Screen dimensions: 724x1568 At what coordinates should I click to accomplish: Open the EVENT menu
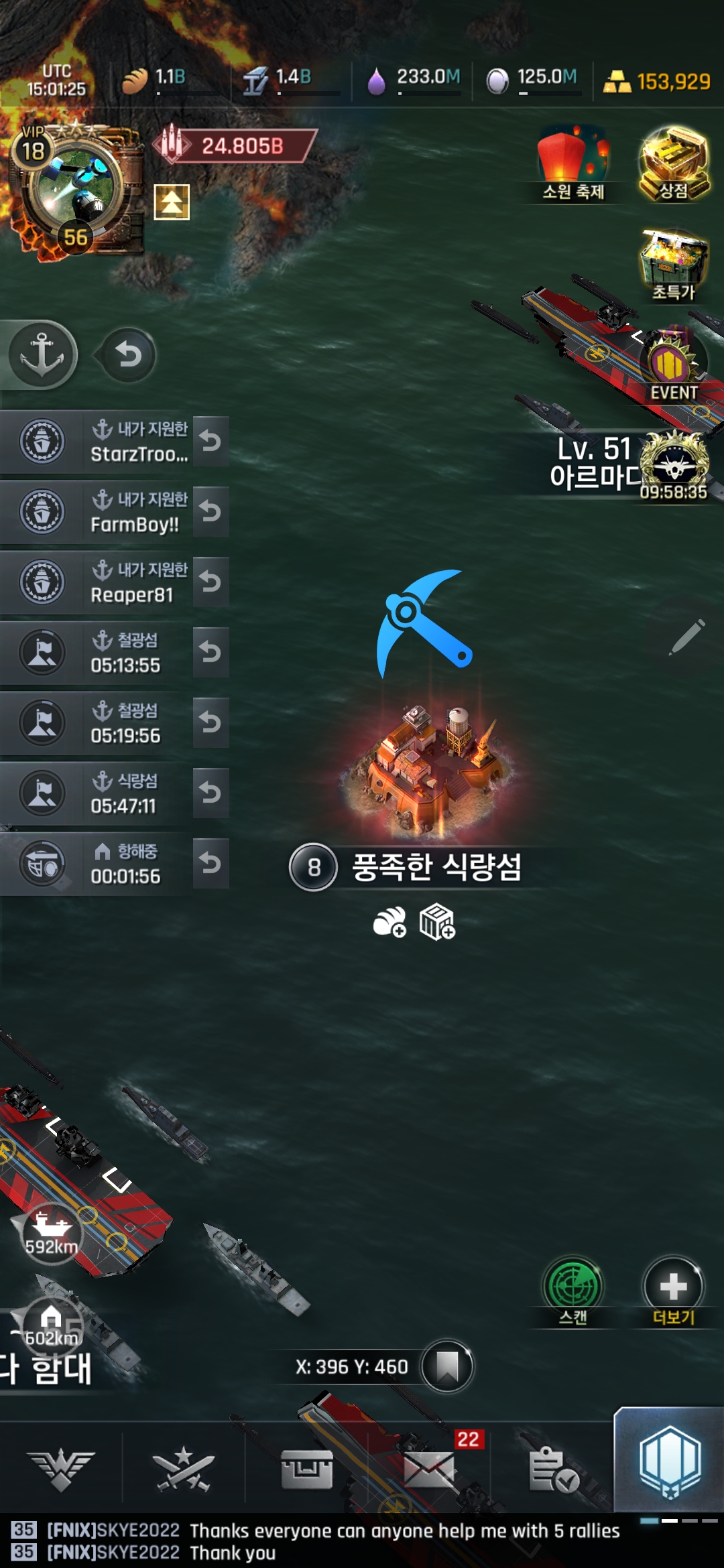click(674, 365)
